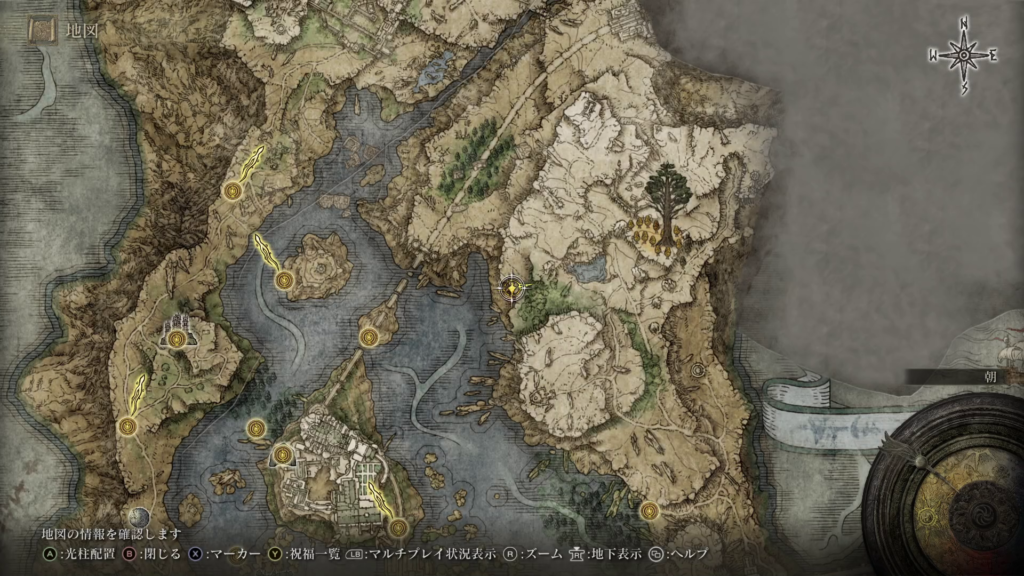Choose the grace at the academy's southeastern tip
The height and width of the screenshot is (576, 1024).
[x=398, y=526]
